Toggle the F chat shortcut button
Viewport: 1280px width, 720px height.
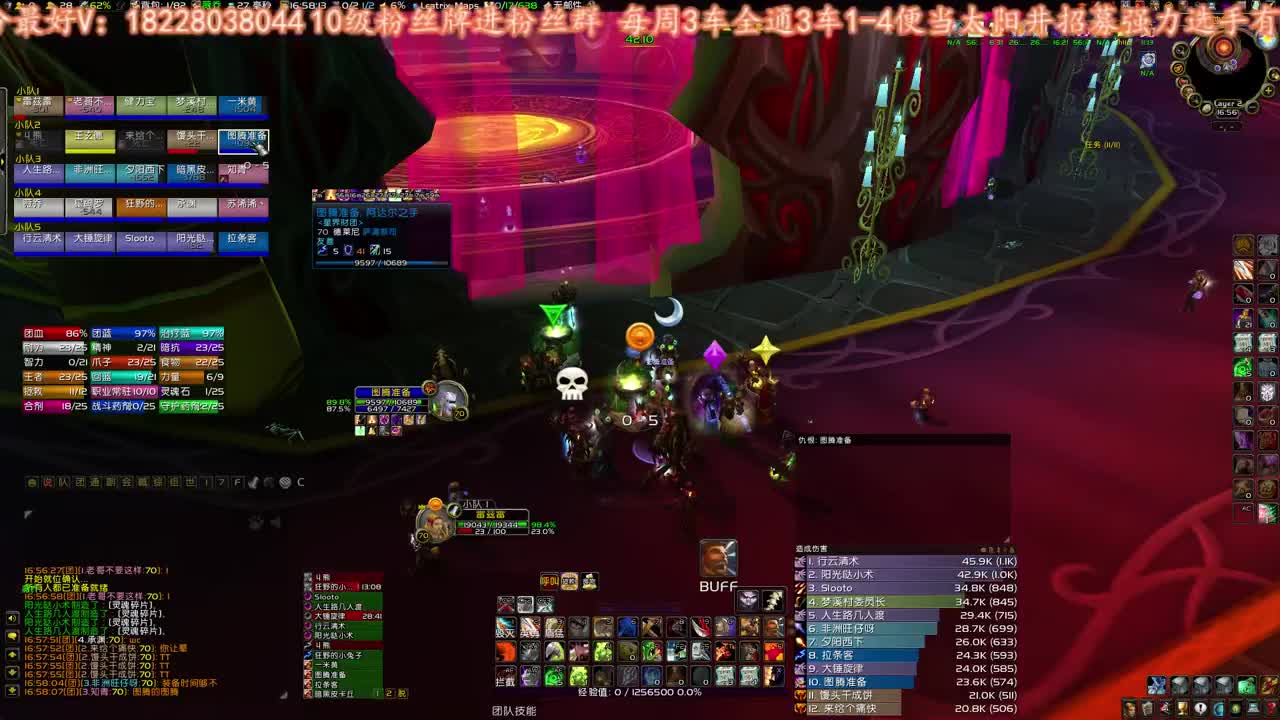[x=236, y=481]
